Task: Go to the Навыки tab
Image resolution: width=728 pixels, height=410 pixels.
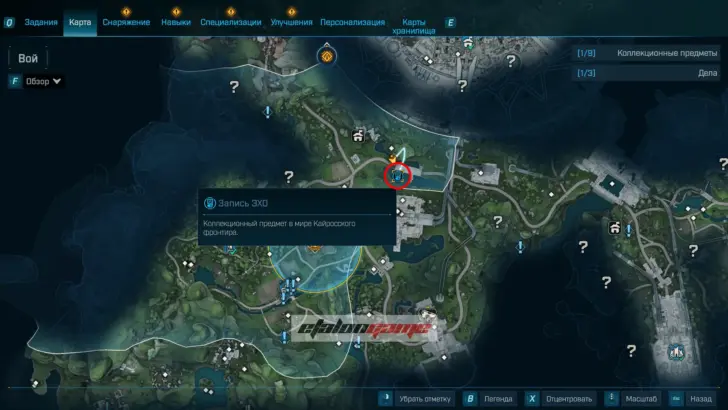Action: tap(176, 22)
